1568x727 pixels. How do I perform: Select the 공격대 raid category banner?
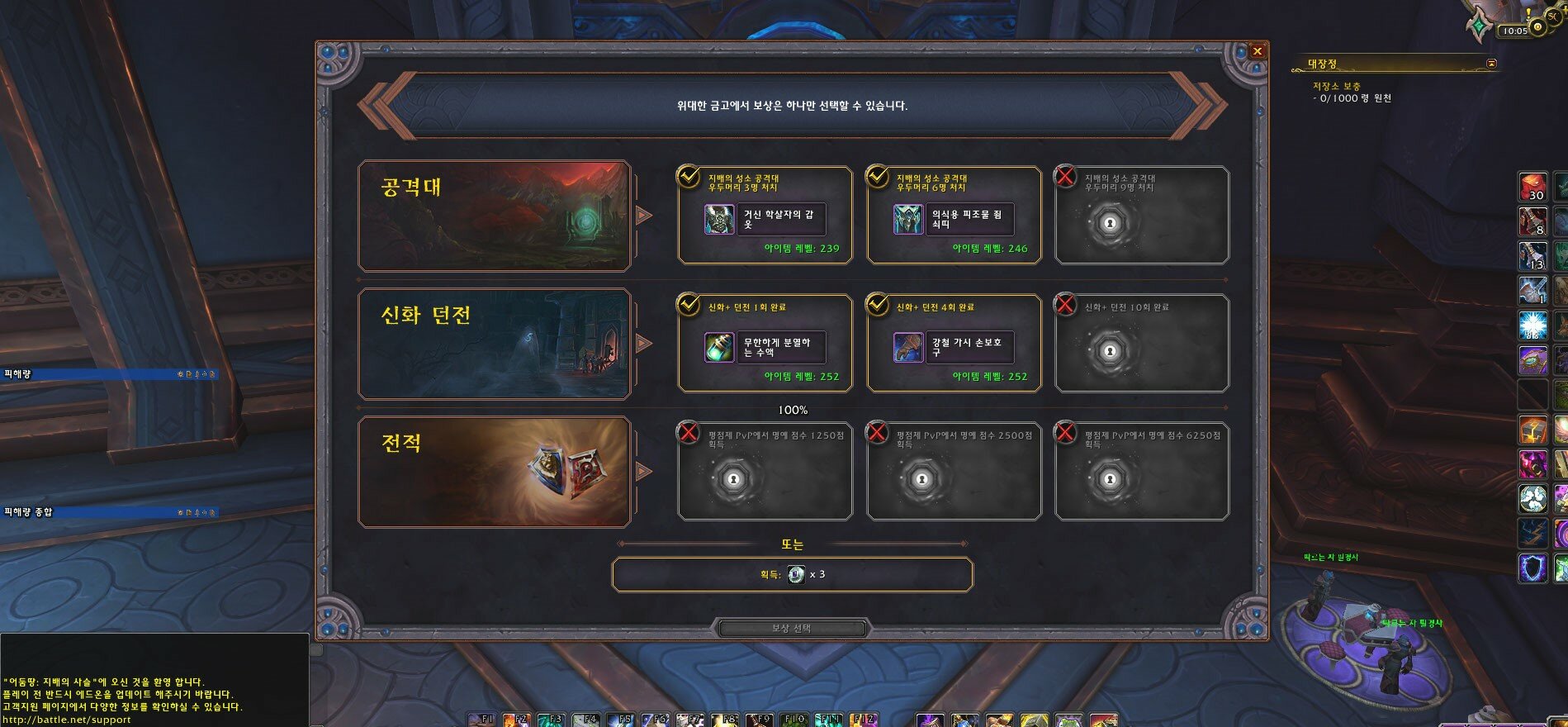click(x=494, y=216)
